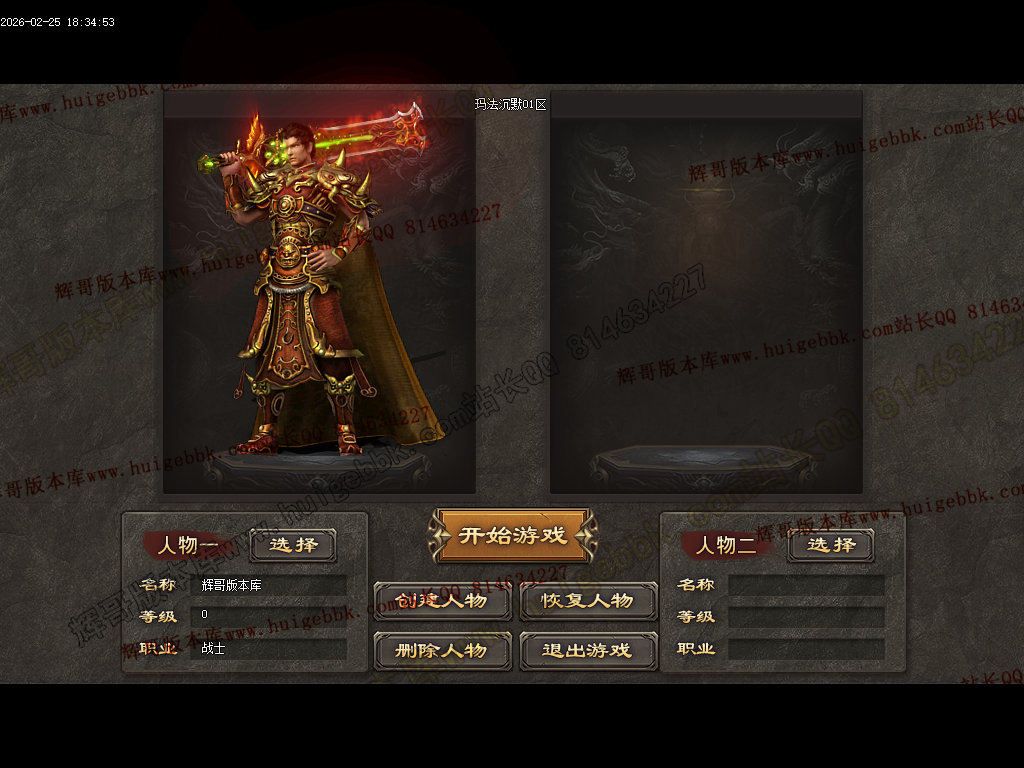Delete character via 删除人物 button
Image resolution: width=1024 pixels, height=768 pixels.
tap(442, 650)
